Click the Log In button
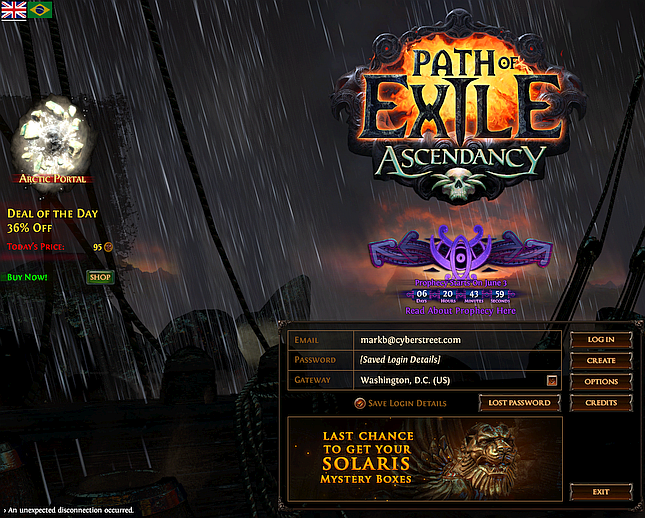The image size is (645, 518). (x=601, y=339)
